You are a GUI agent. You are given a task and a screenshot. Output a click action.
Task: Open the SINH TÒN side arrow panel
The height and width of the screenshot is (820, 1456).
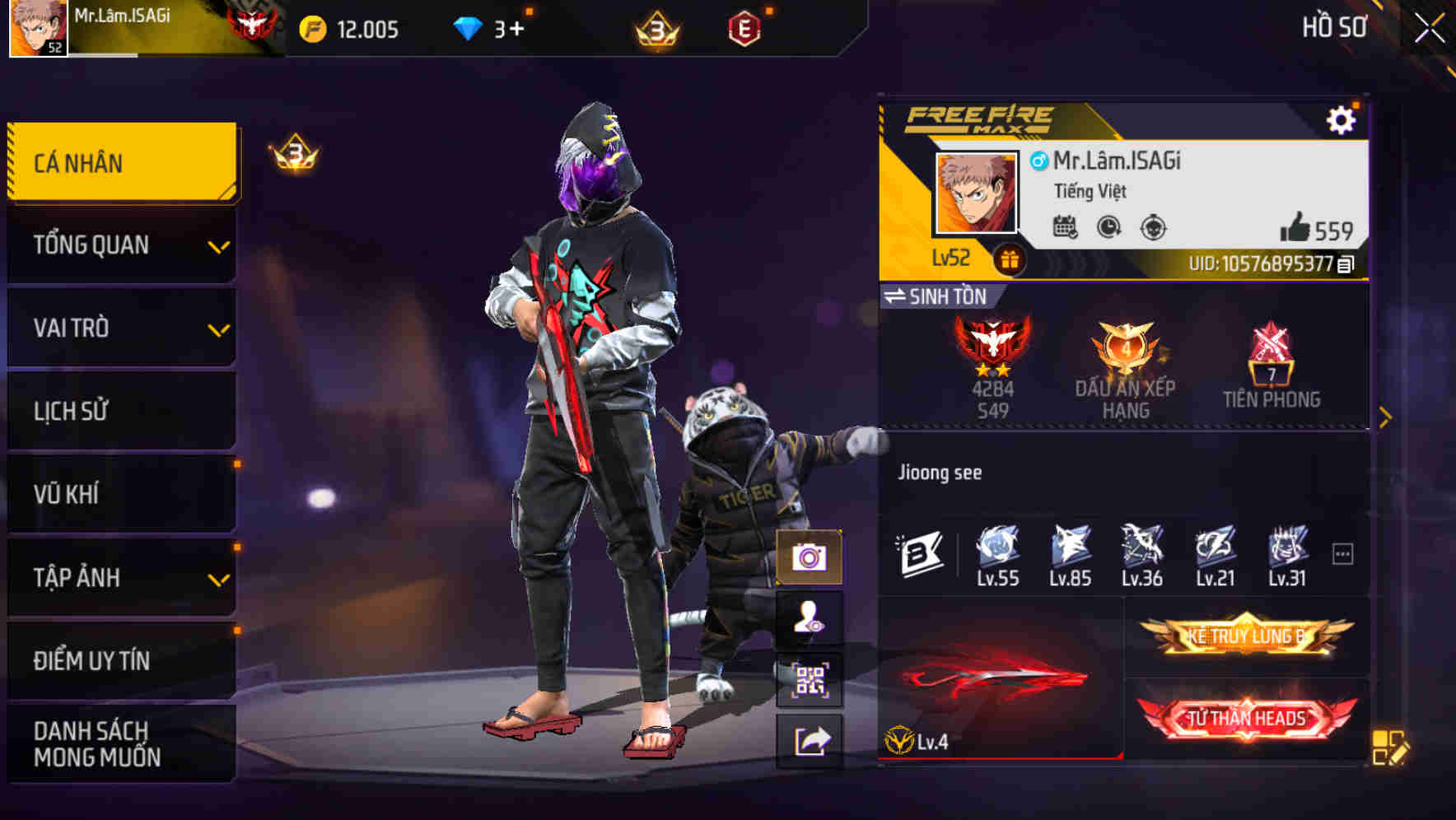pyautogui.click(x=1387, y=416)
